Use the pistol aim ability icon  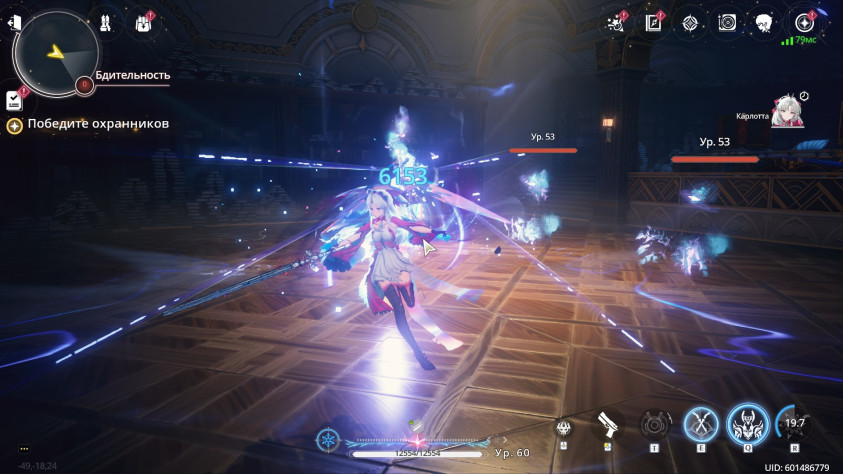pyautogui.click(x=609, y=426)
